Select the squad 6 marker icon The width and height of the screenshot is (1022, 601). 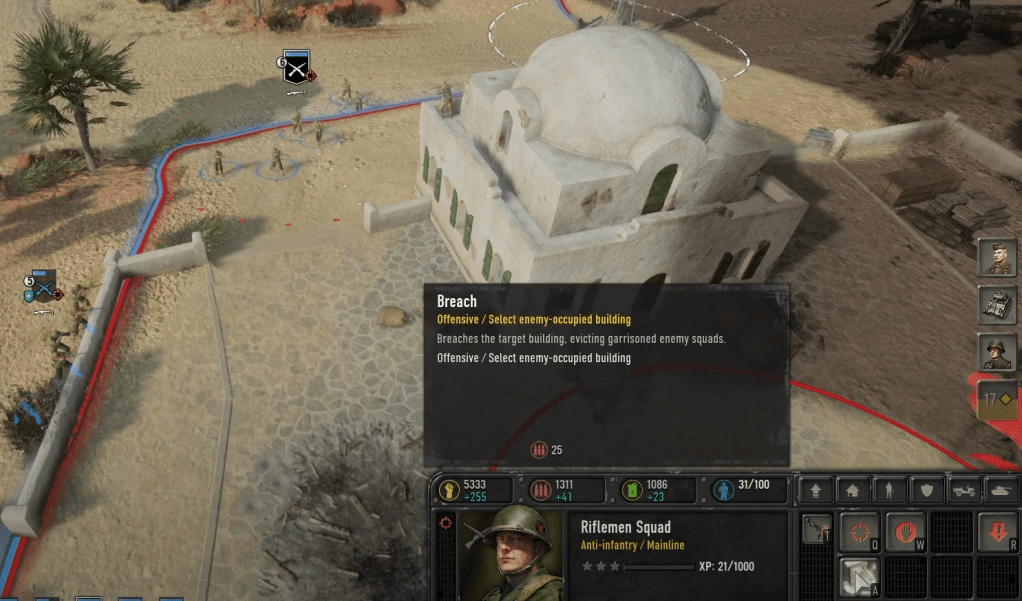coord(297,66)
